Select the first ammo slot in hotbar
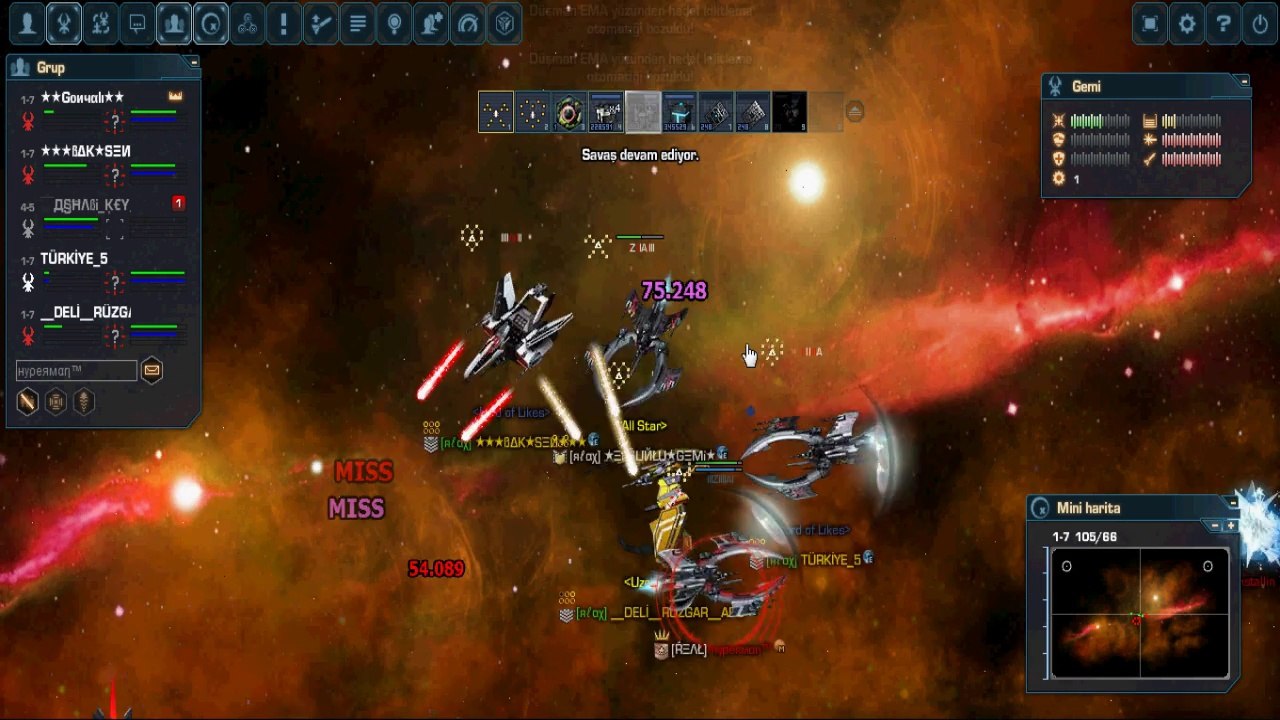The height and width of the screenshot is (720, 1280). pyautogui.click(x=496, y=112)
